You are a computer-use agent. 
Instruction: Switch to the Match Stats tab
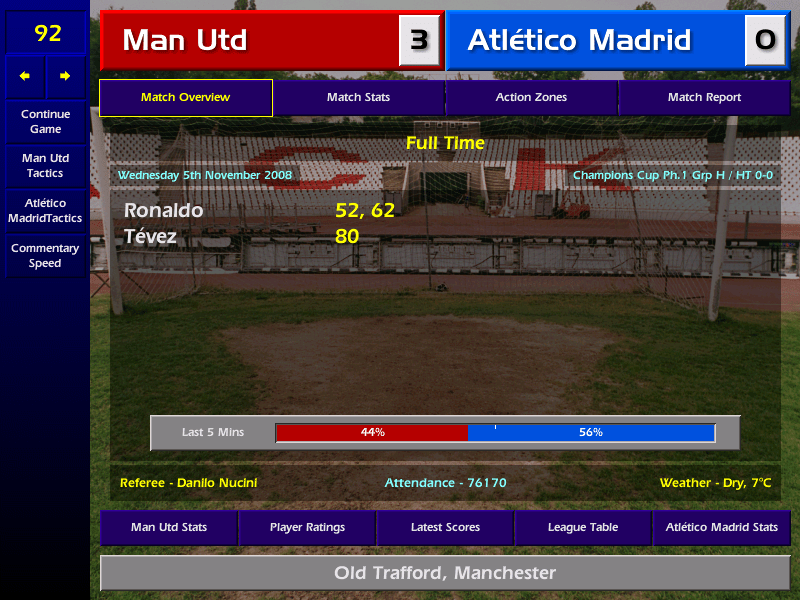[358, 98]
